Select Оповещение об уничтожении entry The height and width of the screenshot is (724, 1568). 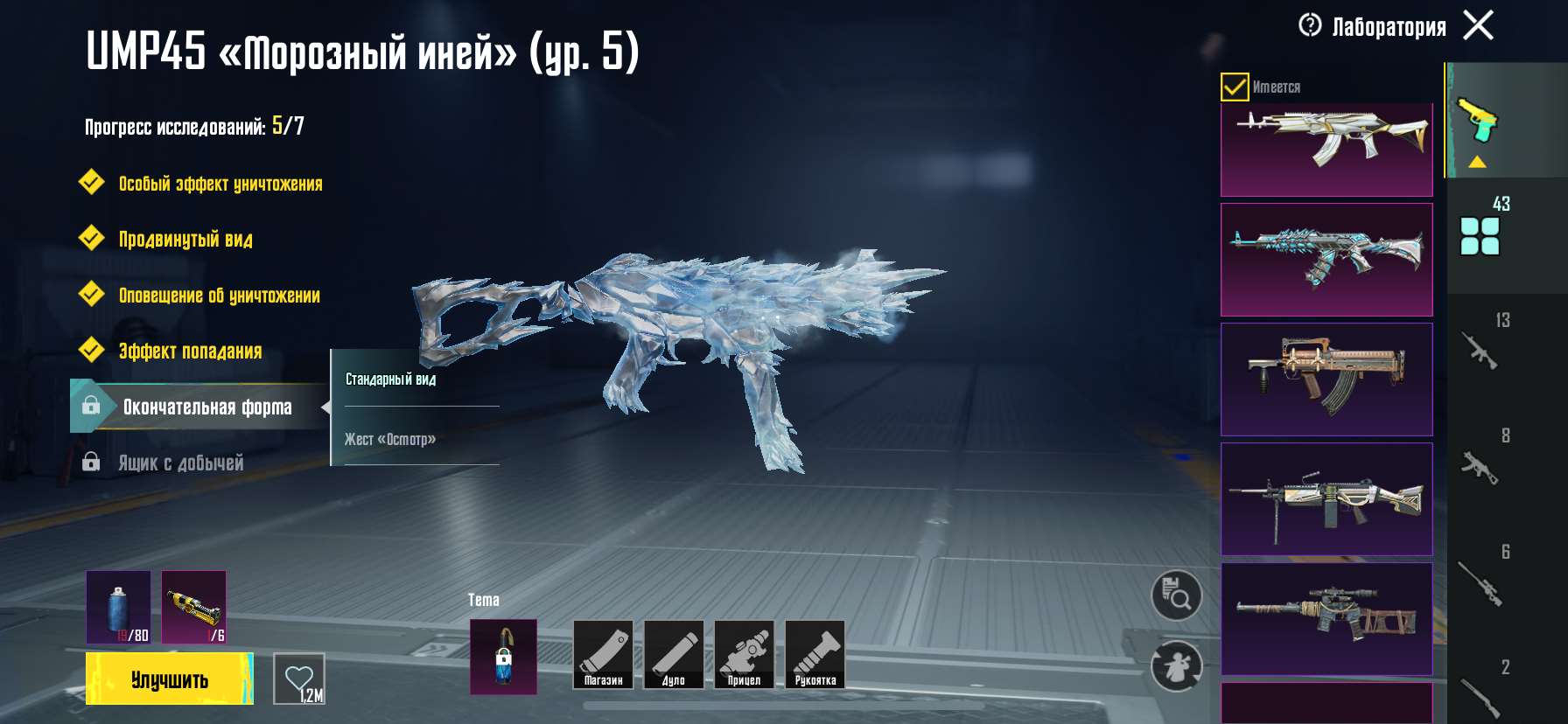coord(219,296)
